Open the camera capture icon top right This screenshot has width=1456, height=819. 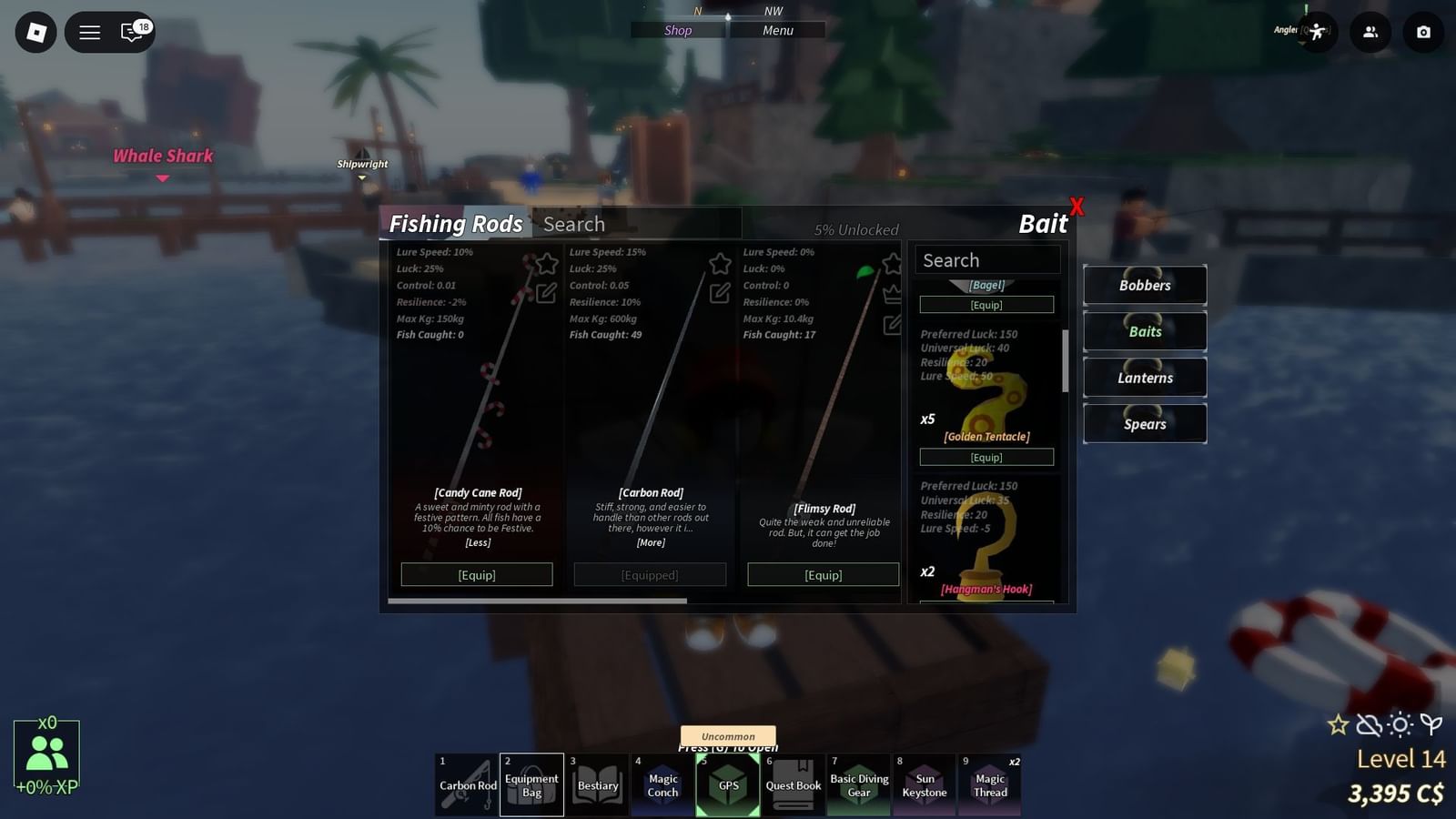[x=1423, y=33]
